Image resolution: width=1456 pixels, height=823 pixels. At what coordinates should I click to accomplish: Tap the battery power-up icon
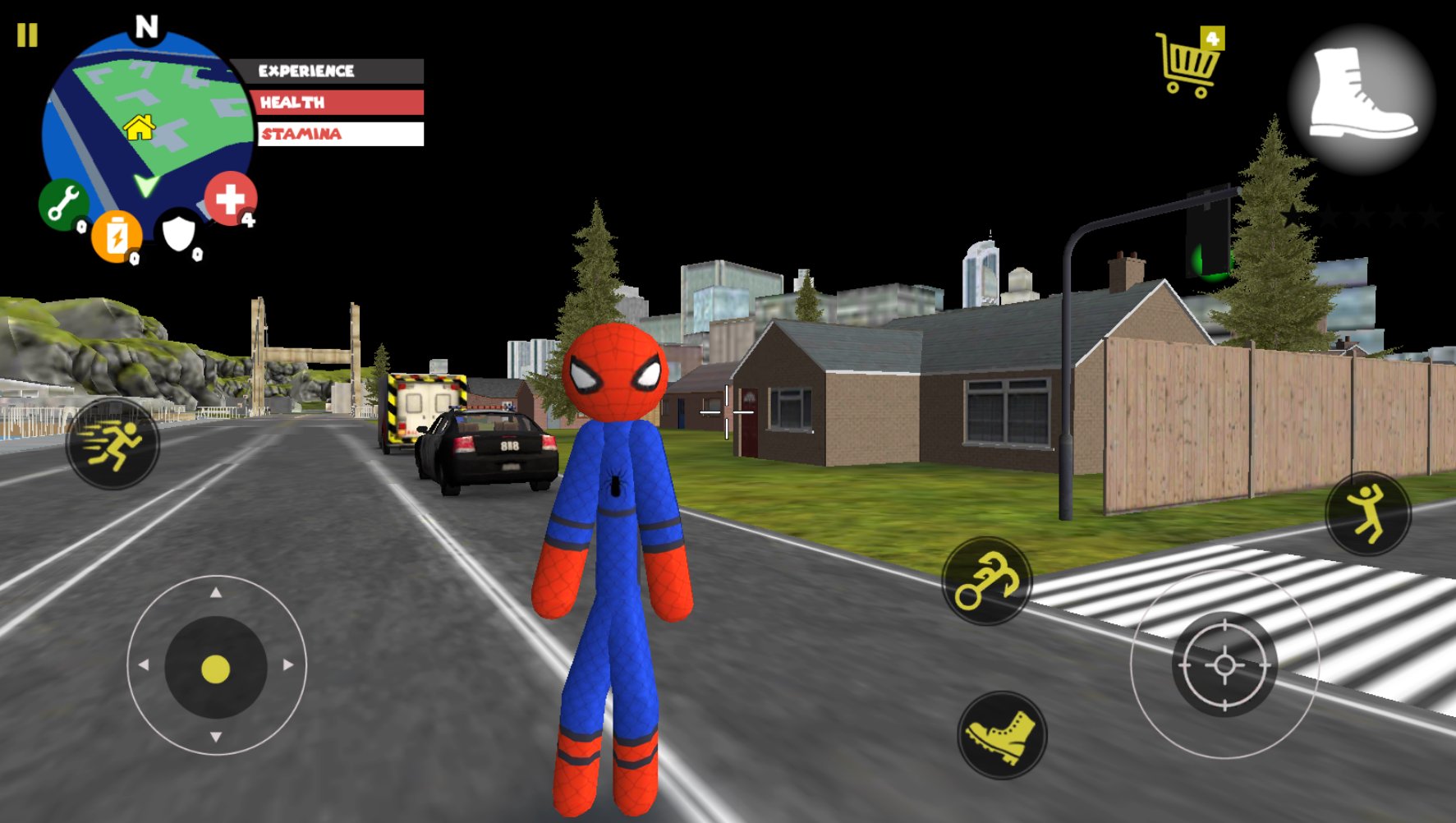click(x=117, y=237)
